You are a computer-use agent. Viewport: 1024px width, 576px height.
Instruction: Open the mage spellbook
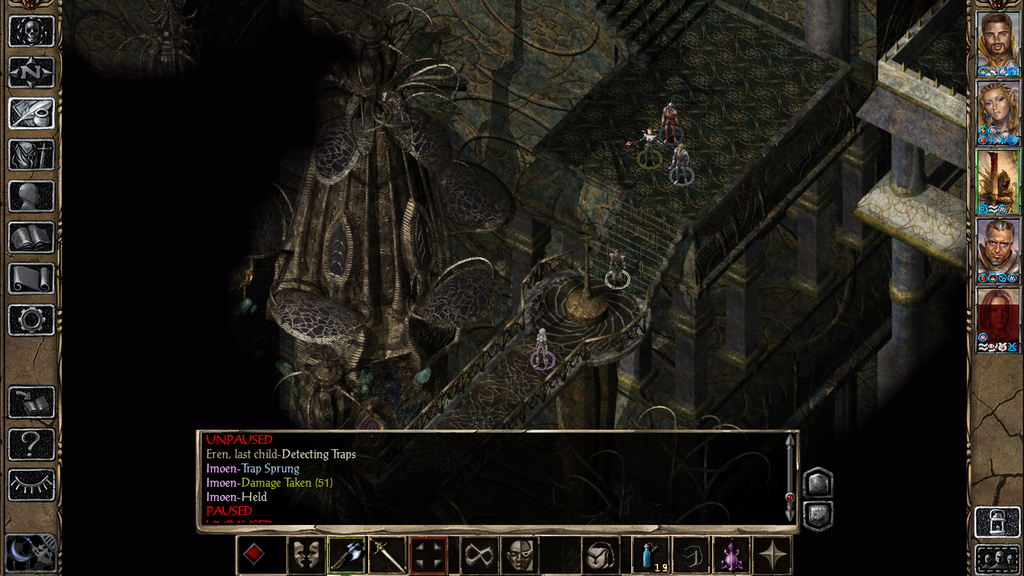tap(31, 237)
